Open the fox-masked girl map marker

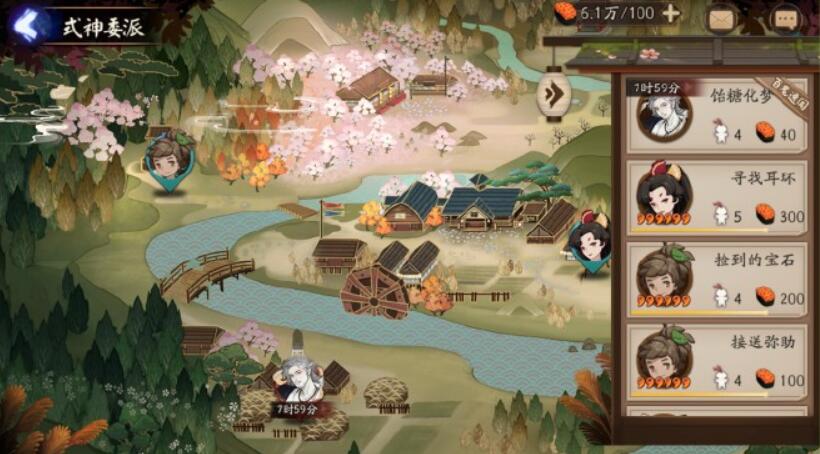coord(588,240)
